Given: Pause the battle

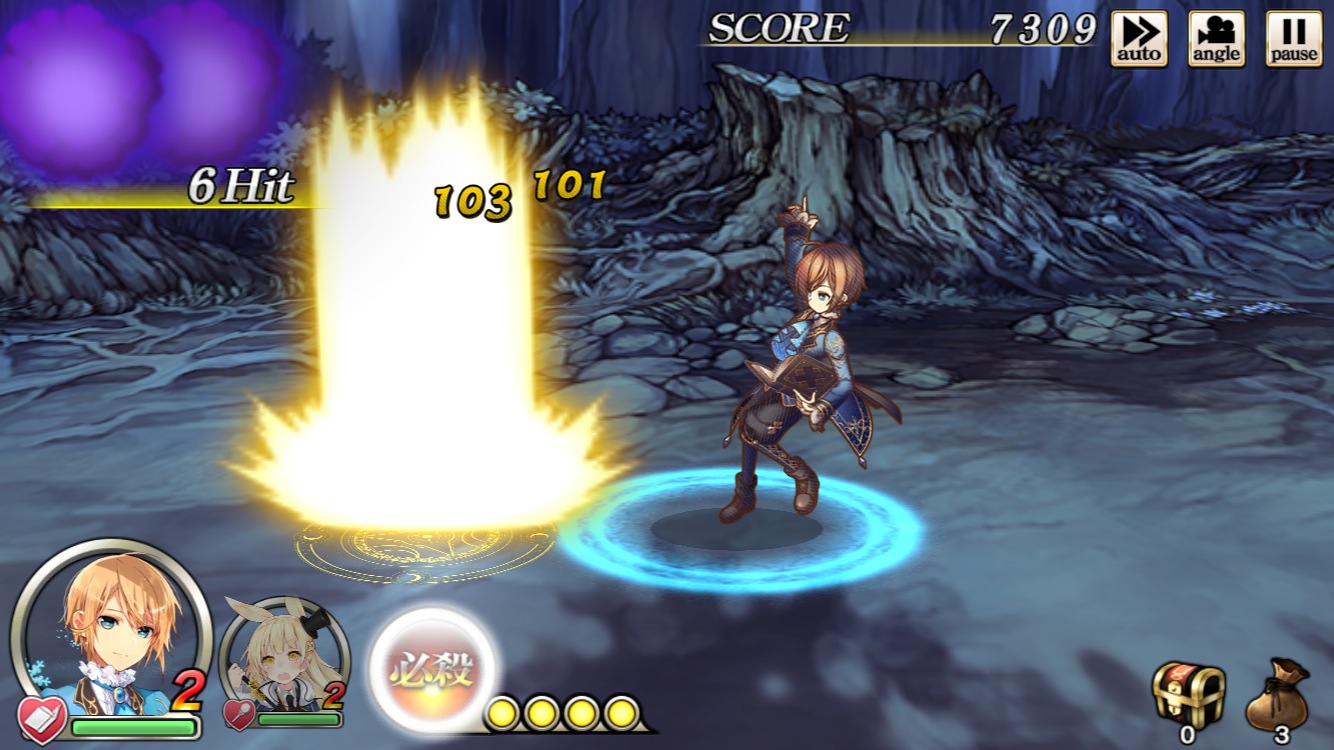Looking at the screenshot, I should pyautogui.click(x=1294, y=39).
